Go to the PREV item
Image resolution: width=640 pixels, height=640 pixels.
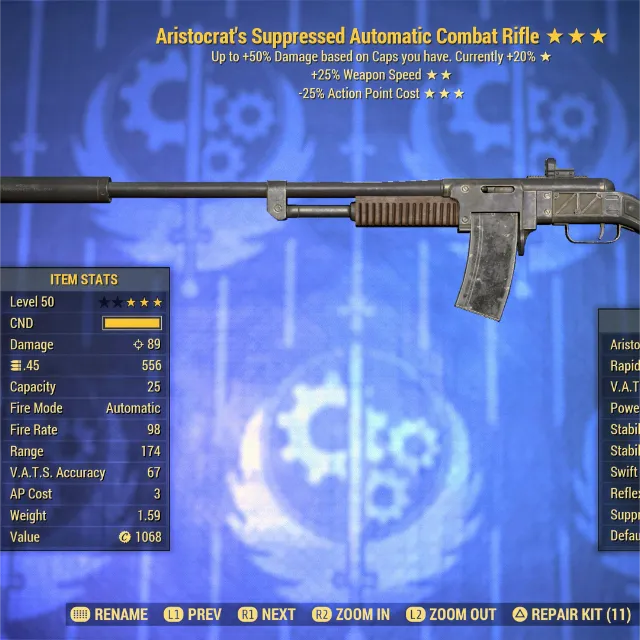point(194,614)
